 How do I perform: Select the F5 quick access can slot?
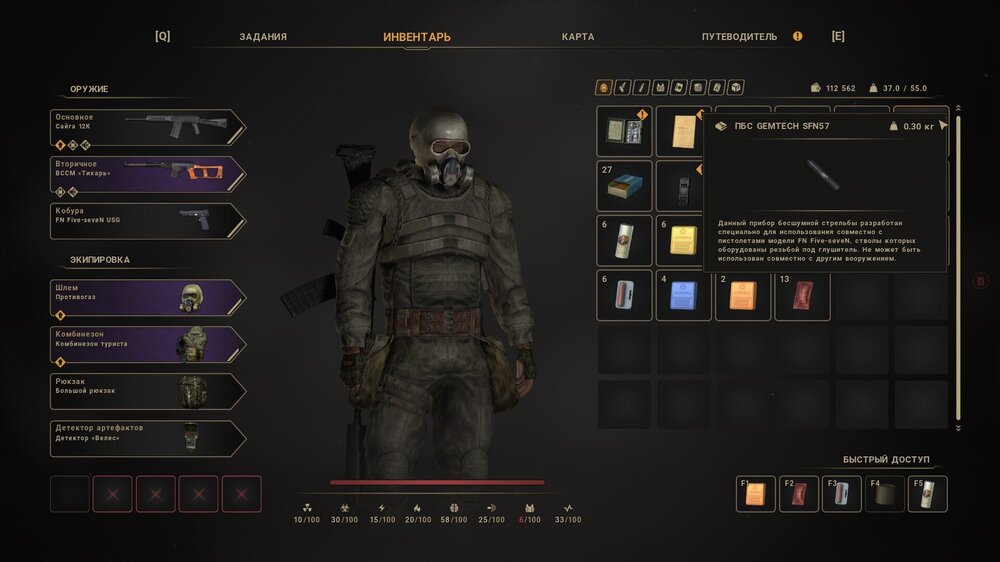927,494
